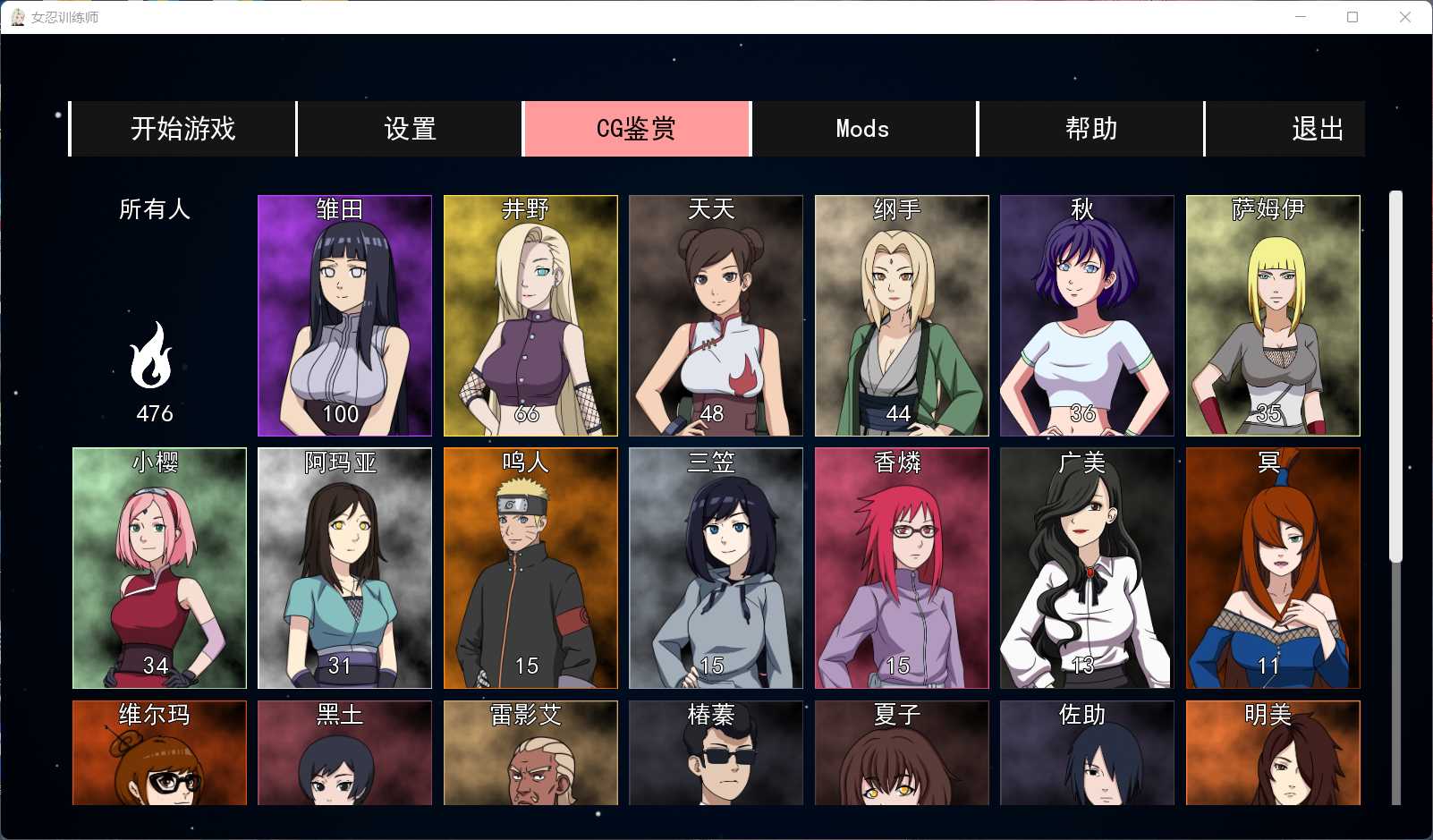This screenshot has height=840, width=1433.
Task: Switch to the 开始游戏 menu tab
Action: tap(182, 129)
